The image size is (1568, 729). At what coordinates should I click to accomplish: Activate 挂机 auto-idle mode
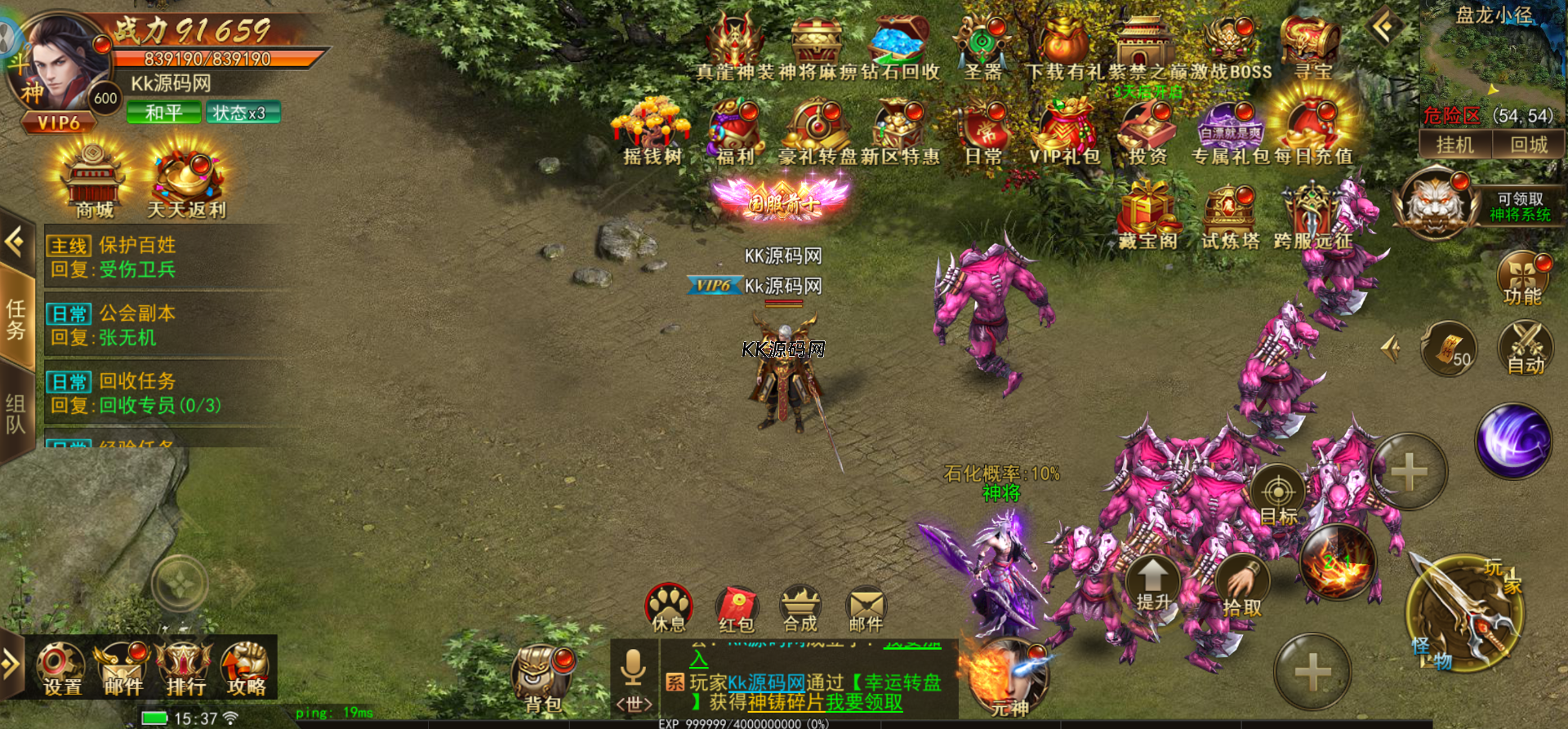pyautogui.click(x=1455, y=145)
